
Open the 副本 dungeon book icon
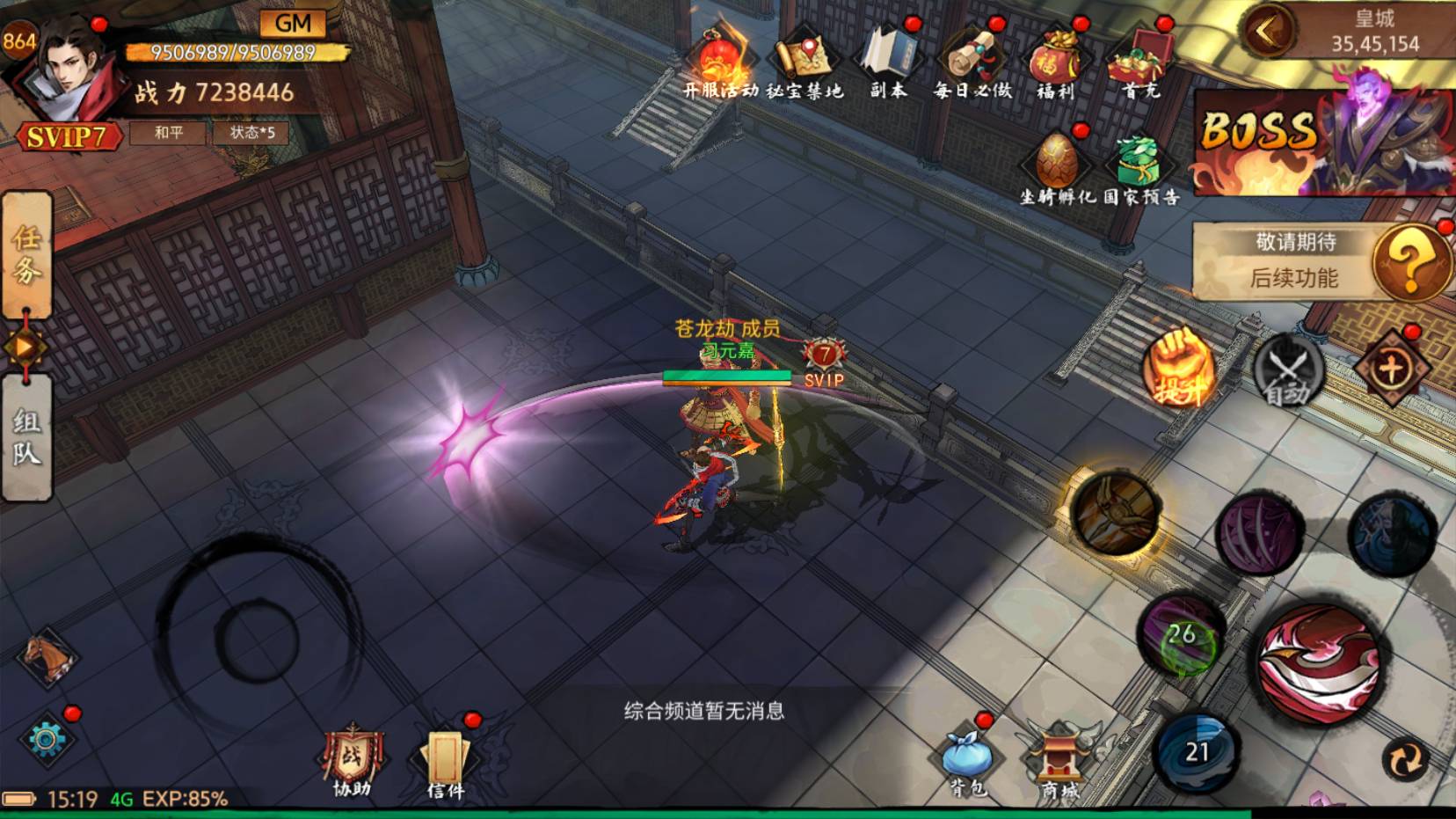pos(888,62)
